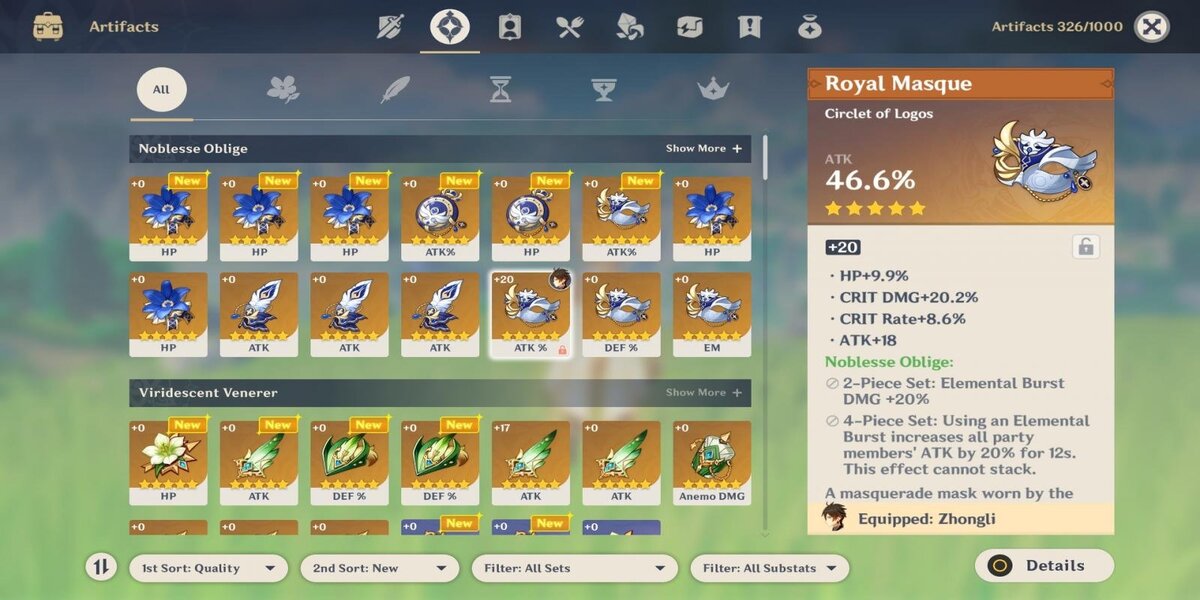Image resolution: width=1200 pixels, height=600 pixels.
Task: Toggle the sort order arrows button
Action: [x=100, y=568]
